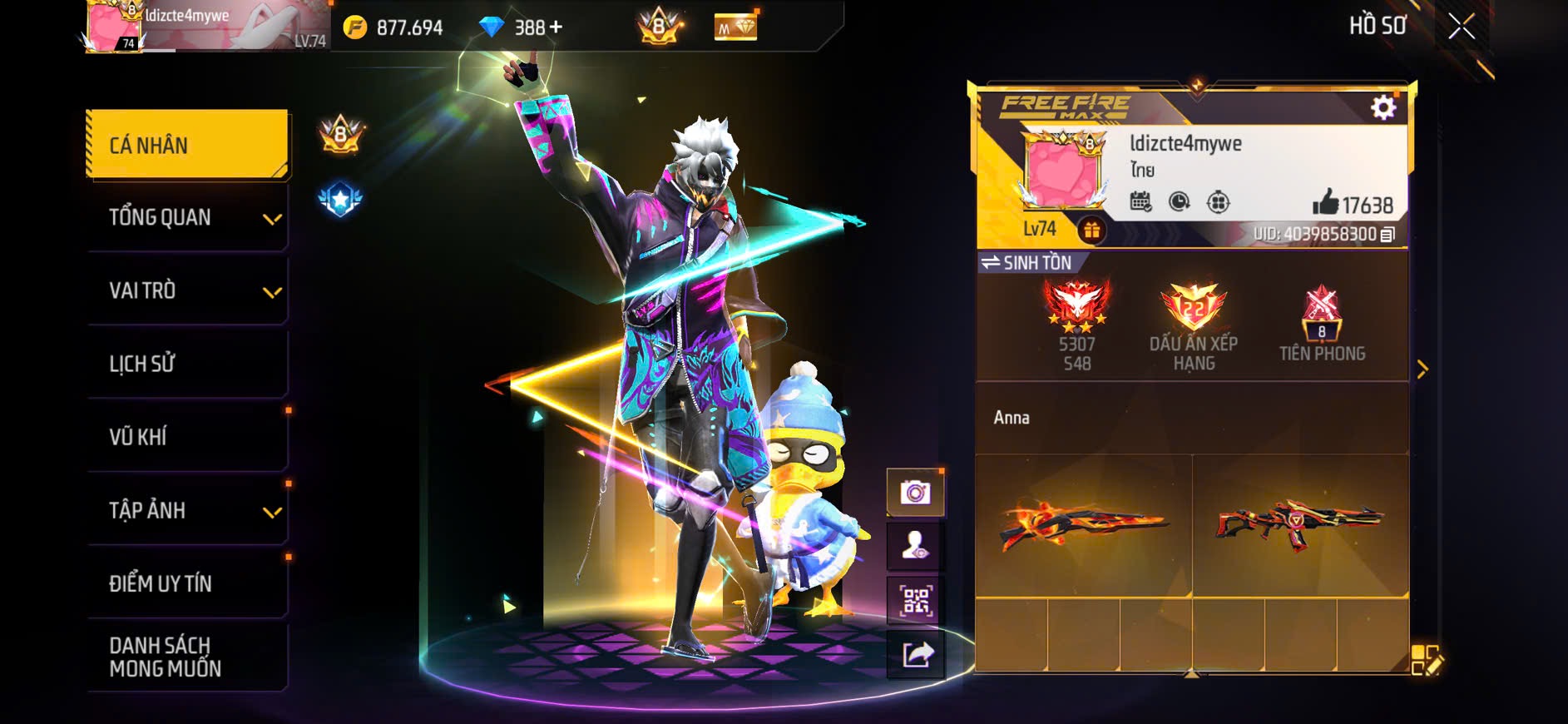Open DANH SÁCH MONG MUỐN wishlist
The width and height of the screenshot is (1568, 724).
pos(187,657)
